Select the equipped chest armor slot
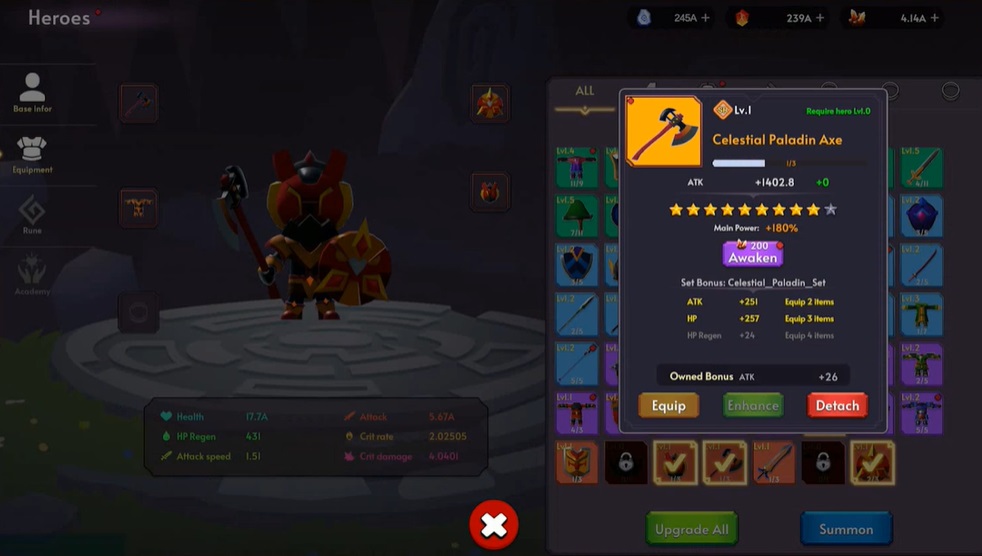 (138, 208)
